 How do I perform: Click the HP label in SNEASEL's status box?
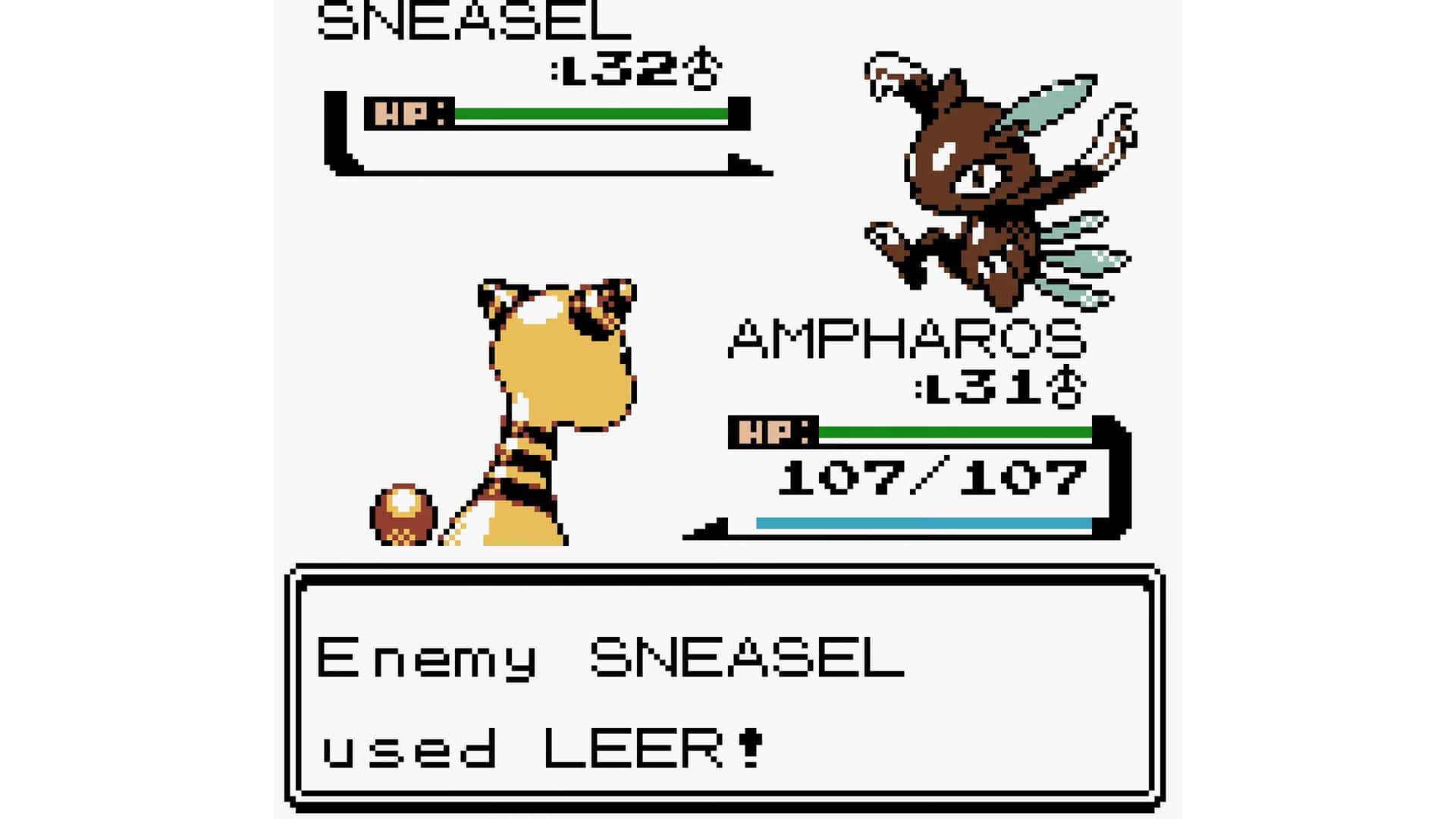click(407, 112)
